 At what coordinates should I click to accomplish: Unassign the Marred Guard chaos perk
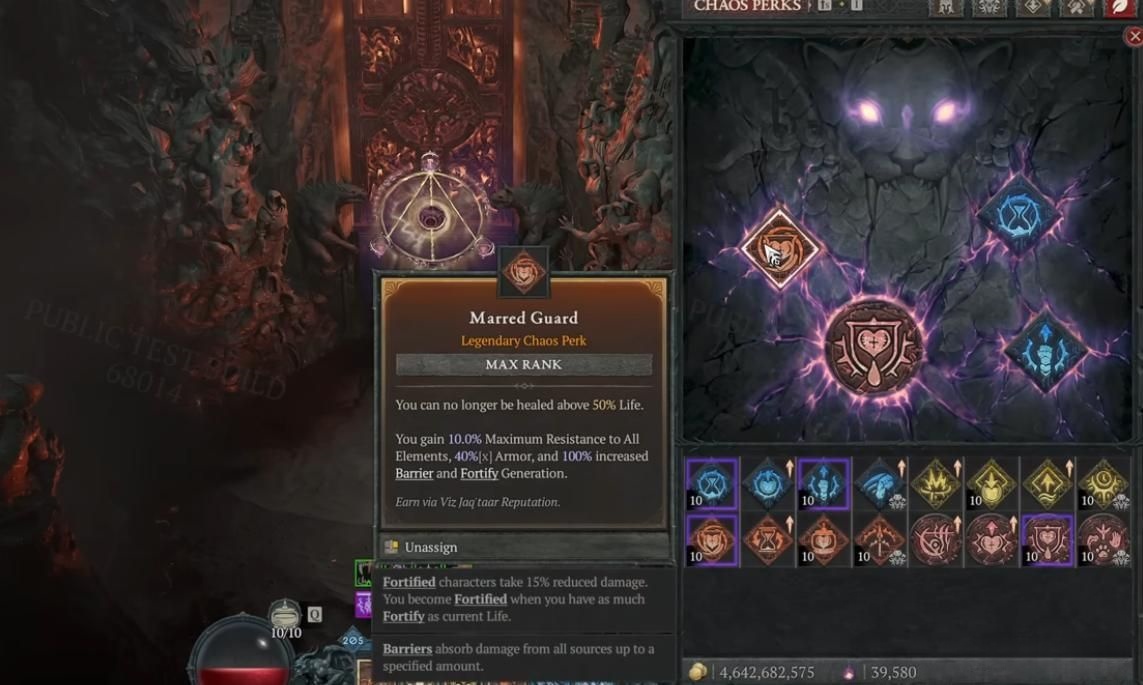(430, 547)
